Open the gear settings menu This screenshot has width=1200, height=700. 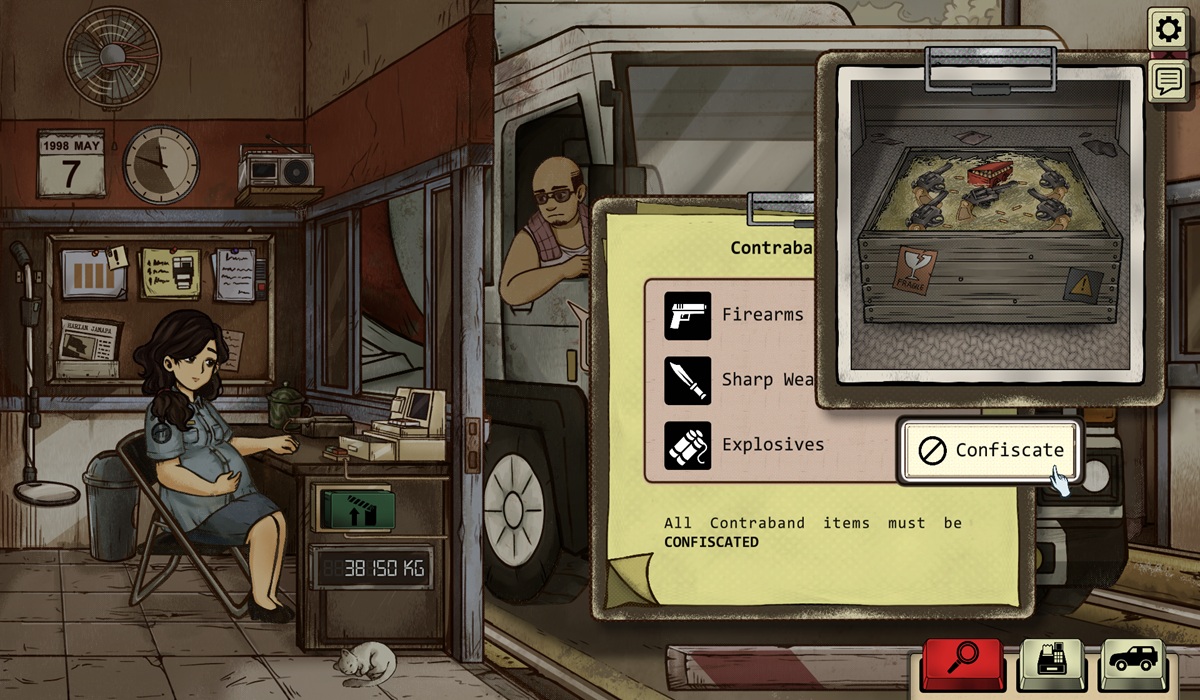1166,30
